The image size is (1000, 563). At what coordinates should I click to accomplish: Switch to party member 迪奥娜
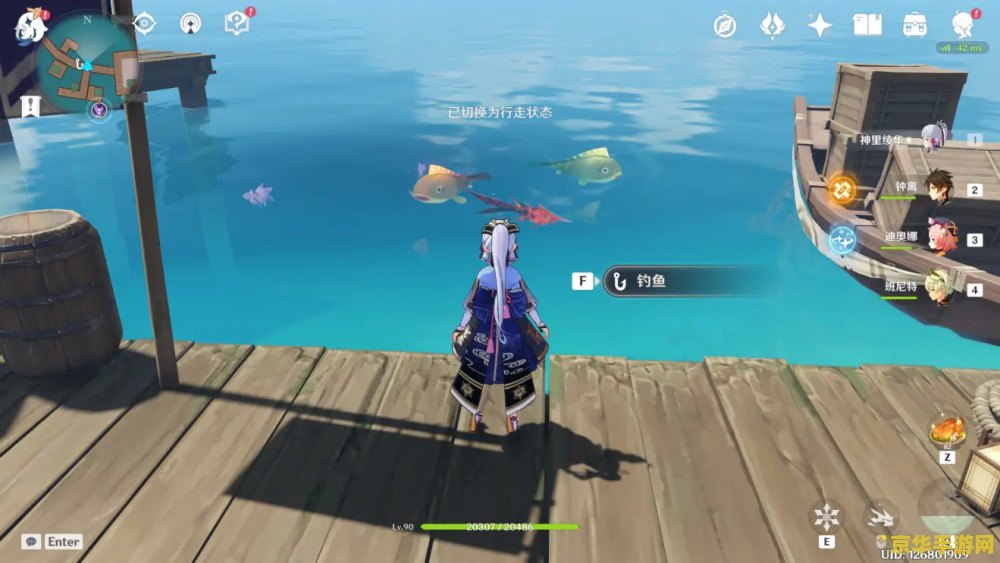coord(939,239)
